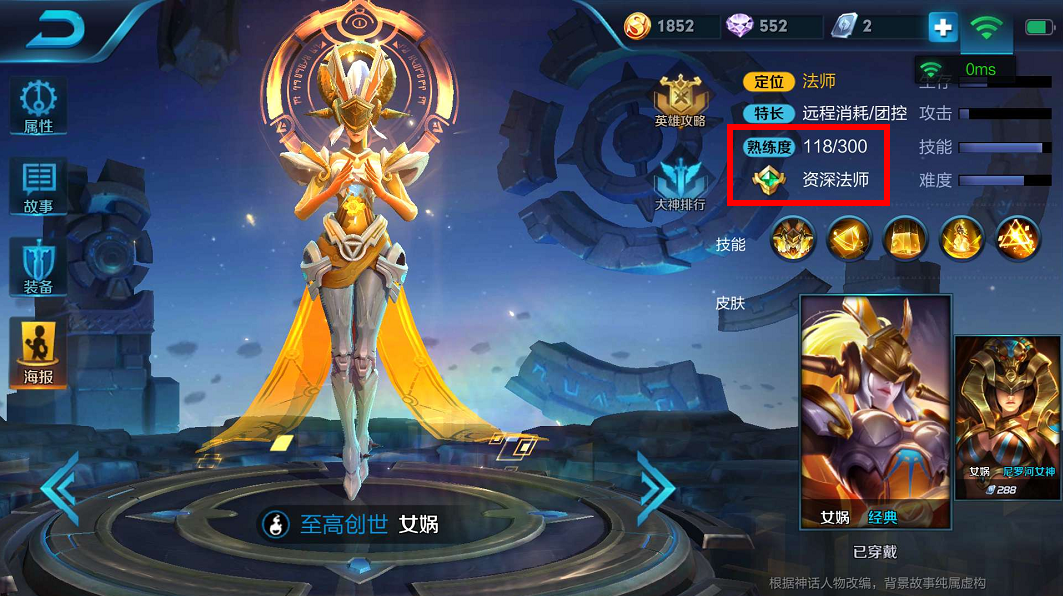Select the 海报 poster tab
The height and width of the screenshot is (596, 1063).
click(38, 354)
